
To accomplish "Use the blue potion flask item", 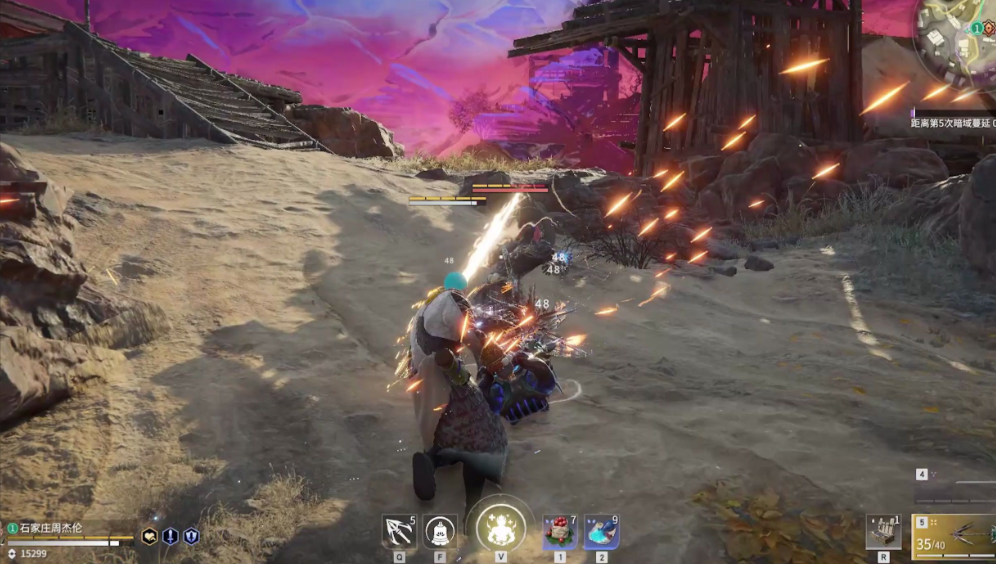I will tap(601, 531).
